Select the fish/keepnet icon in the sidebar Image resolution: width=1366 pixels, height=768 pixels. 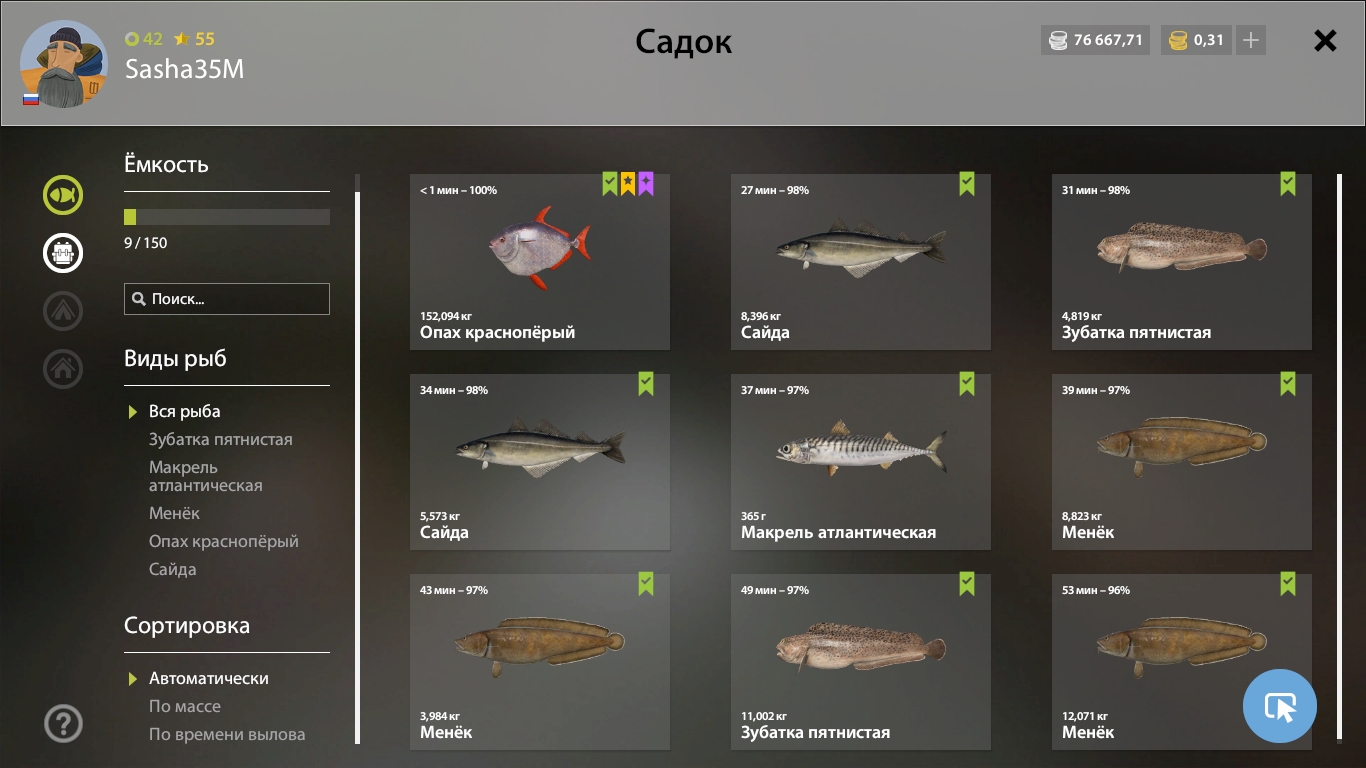point(62,195)
